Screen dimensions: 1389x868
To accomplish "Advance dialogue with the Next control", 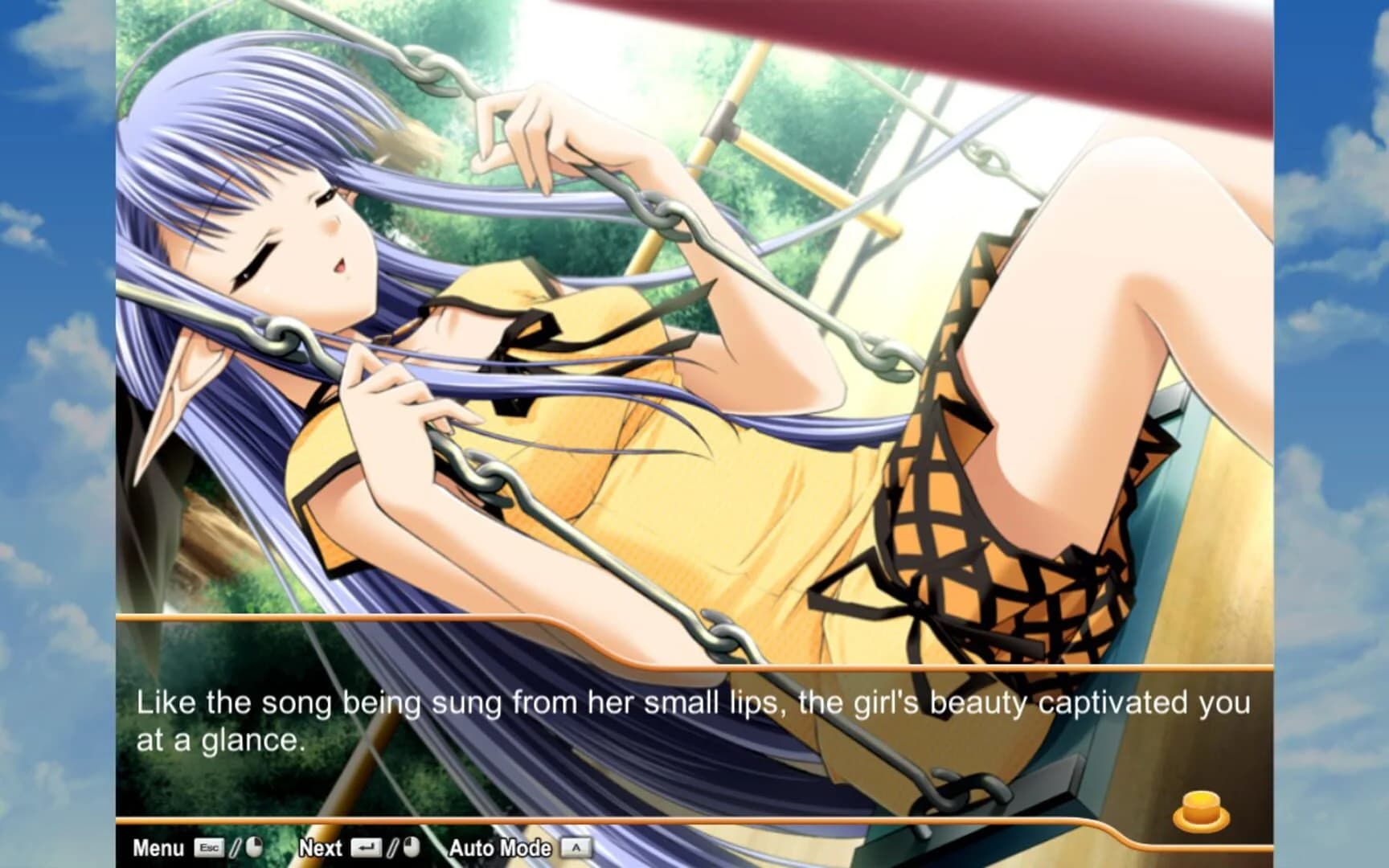I will pyautogui.click(x=320, y=846).
